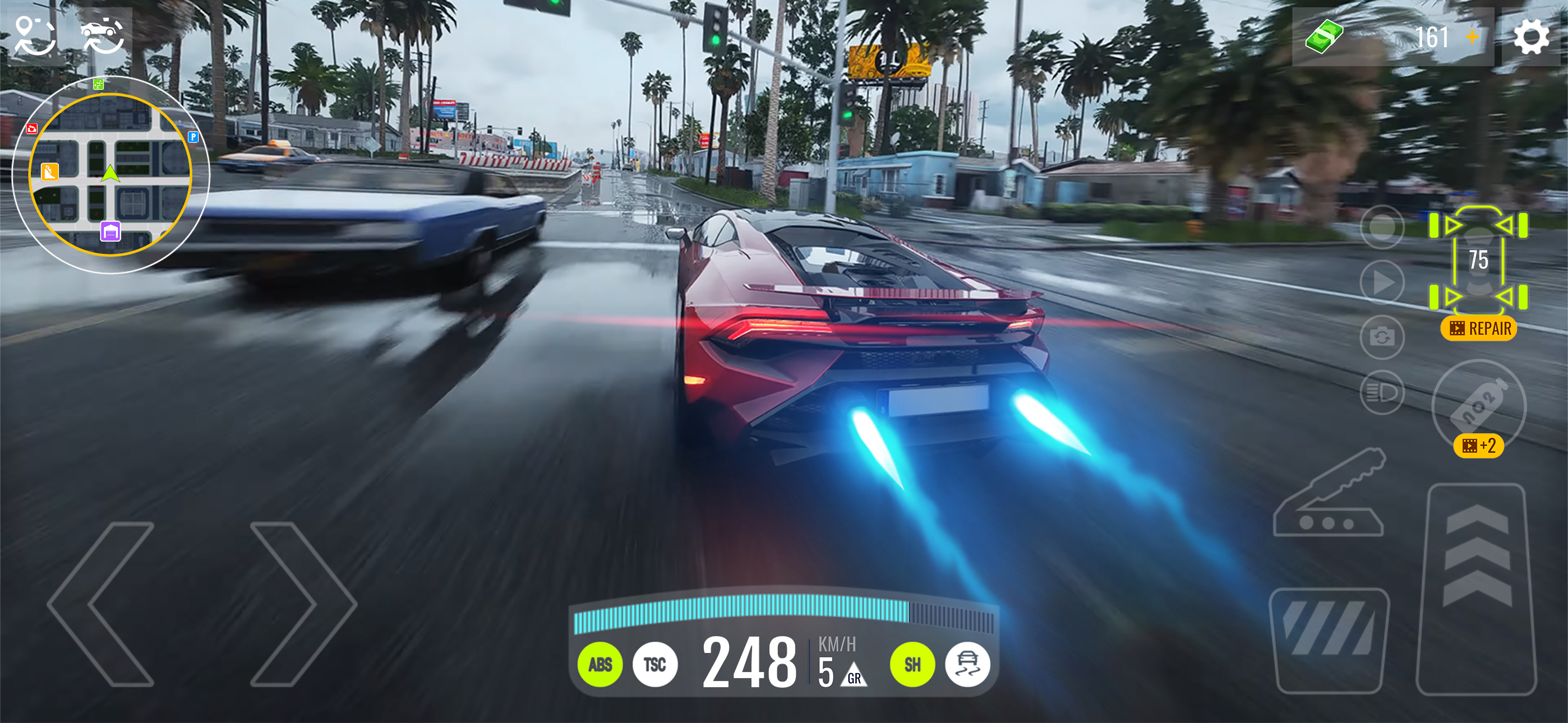The height and width of the screenshot is (723, 1568).
Task: Open the Settings gear
Action: click(x=1531, y=36)
